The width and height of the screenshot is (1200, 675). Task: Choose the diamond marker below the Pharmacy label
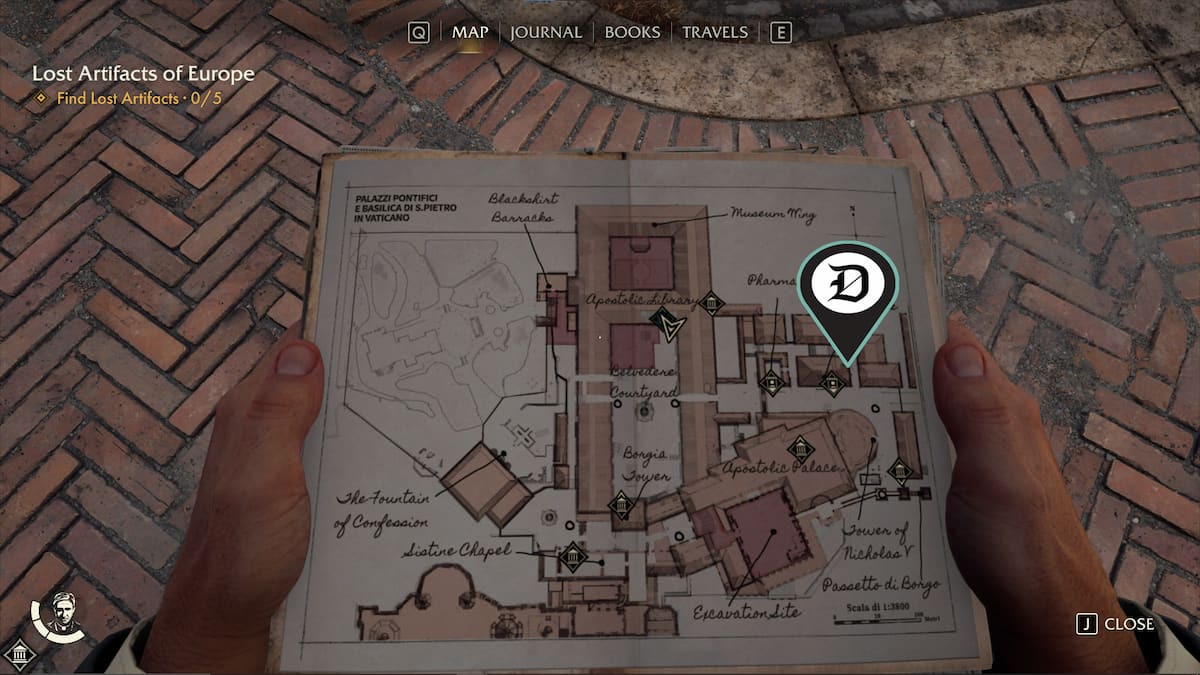point(770,381)
